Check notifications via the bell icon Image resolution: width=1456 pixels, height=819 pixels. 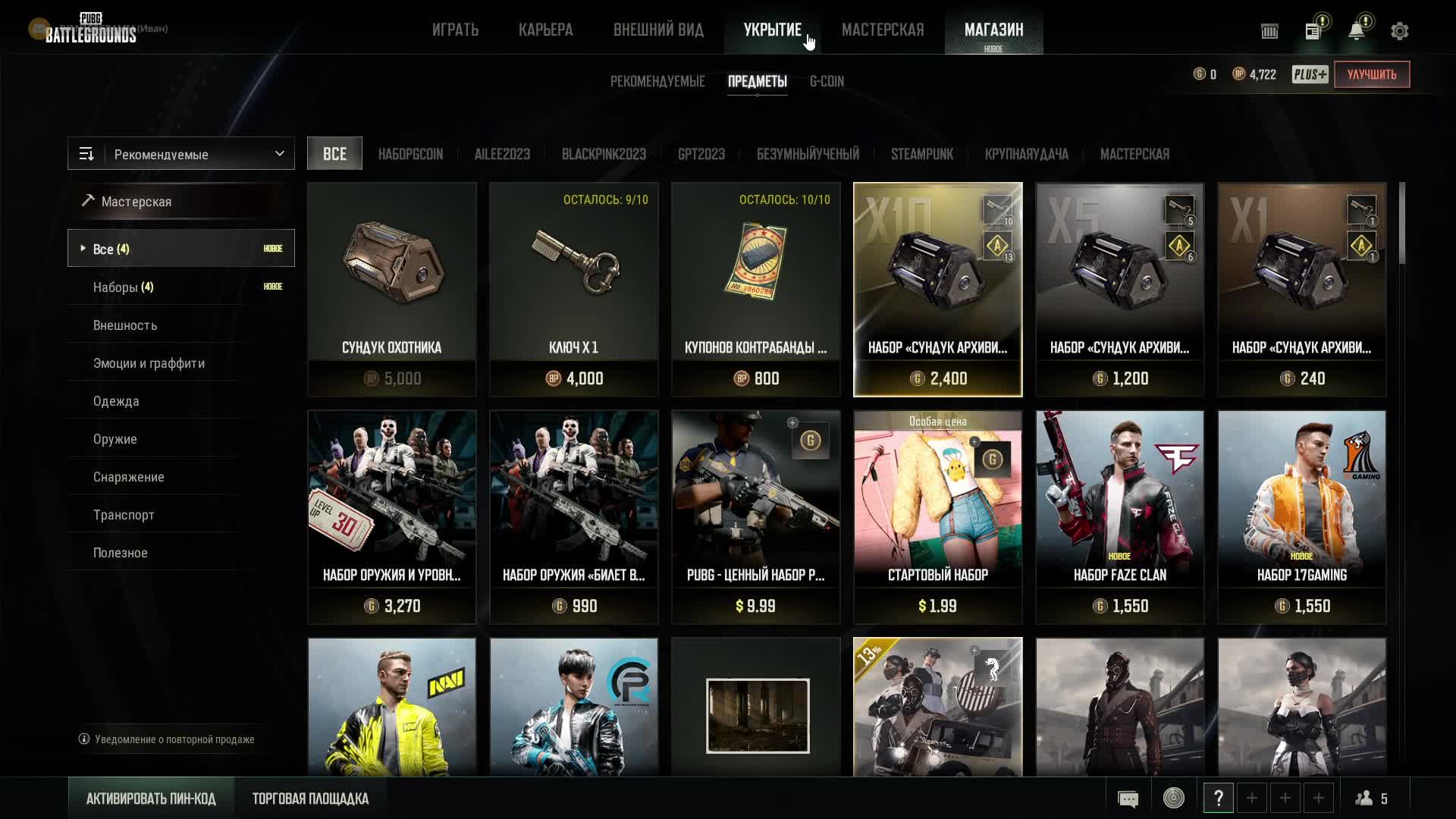(x=1356, y=31)
